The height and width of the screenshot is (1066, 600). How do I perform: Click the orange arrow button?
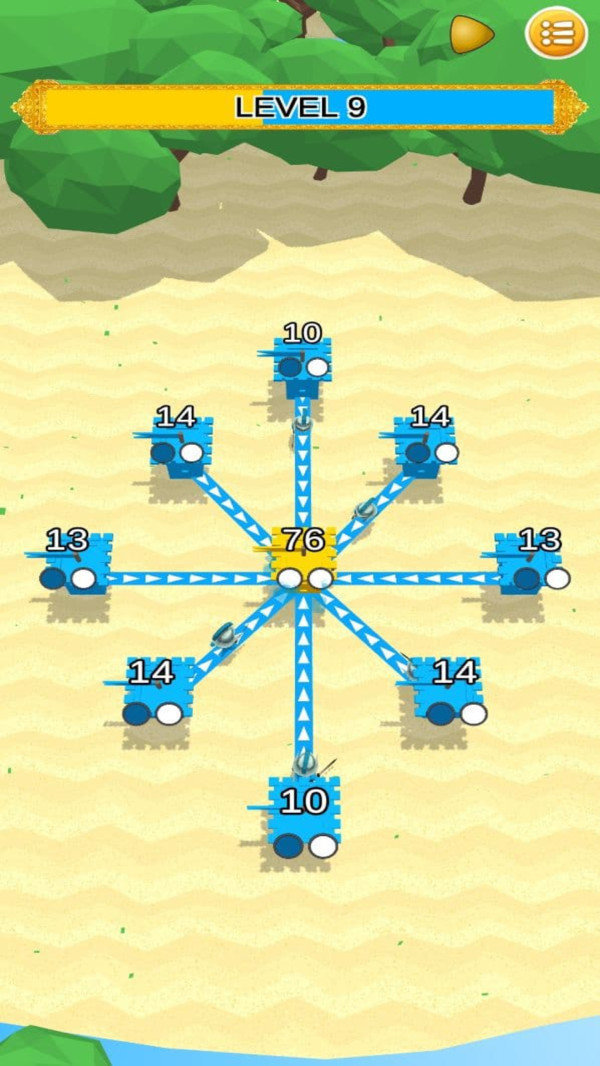tap(471, 35)
